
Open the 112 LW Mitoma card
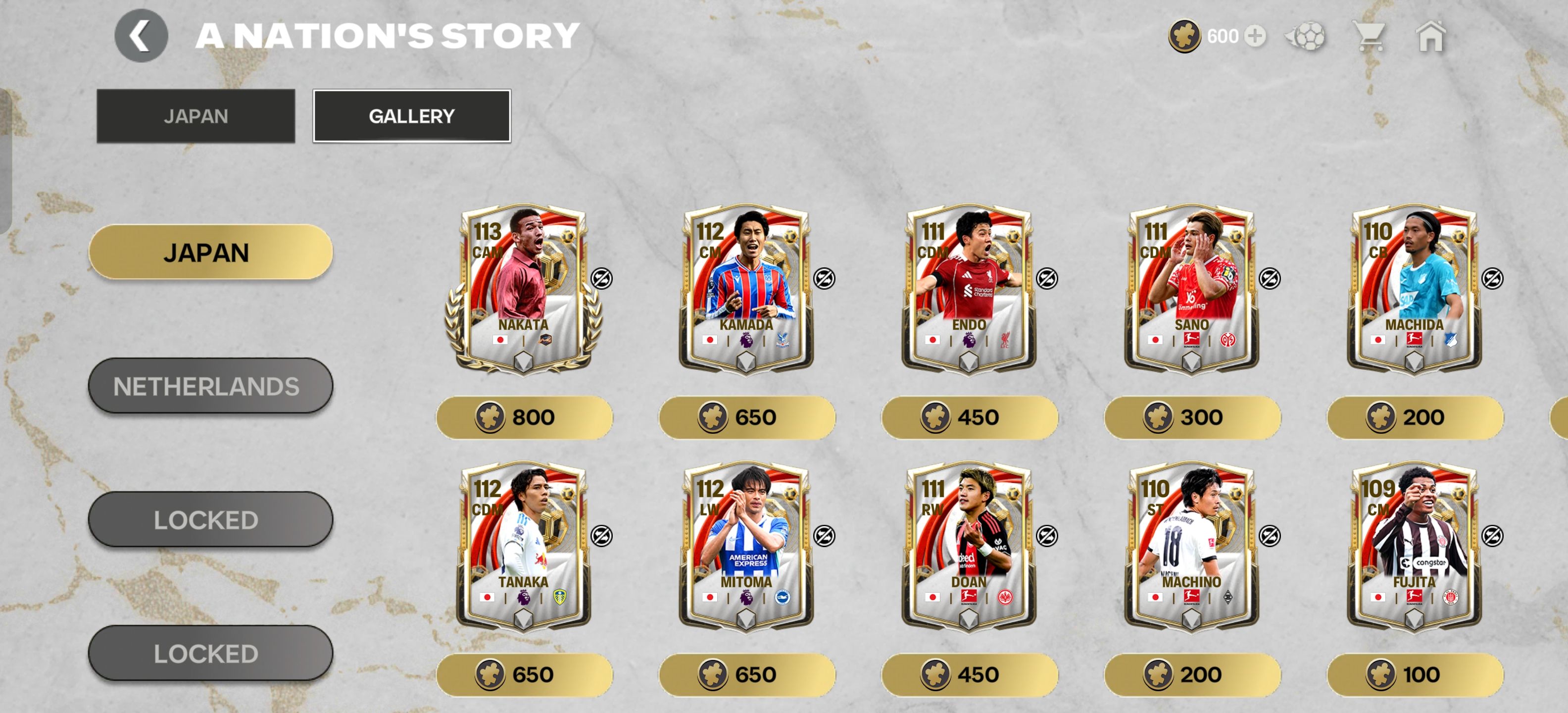[746, 545]
